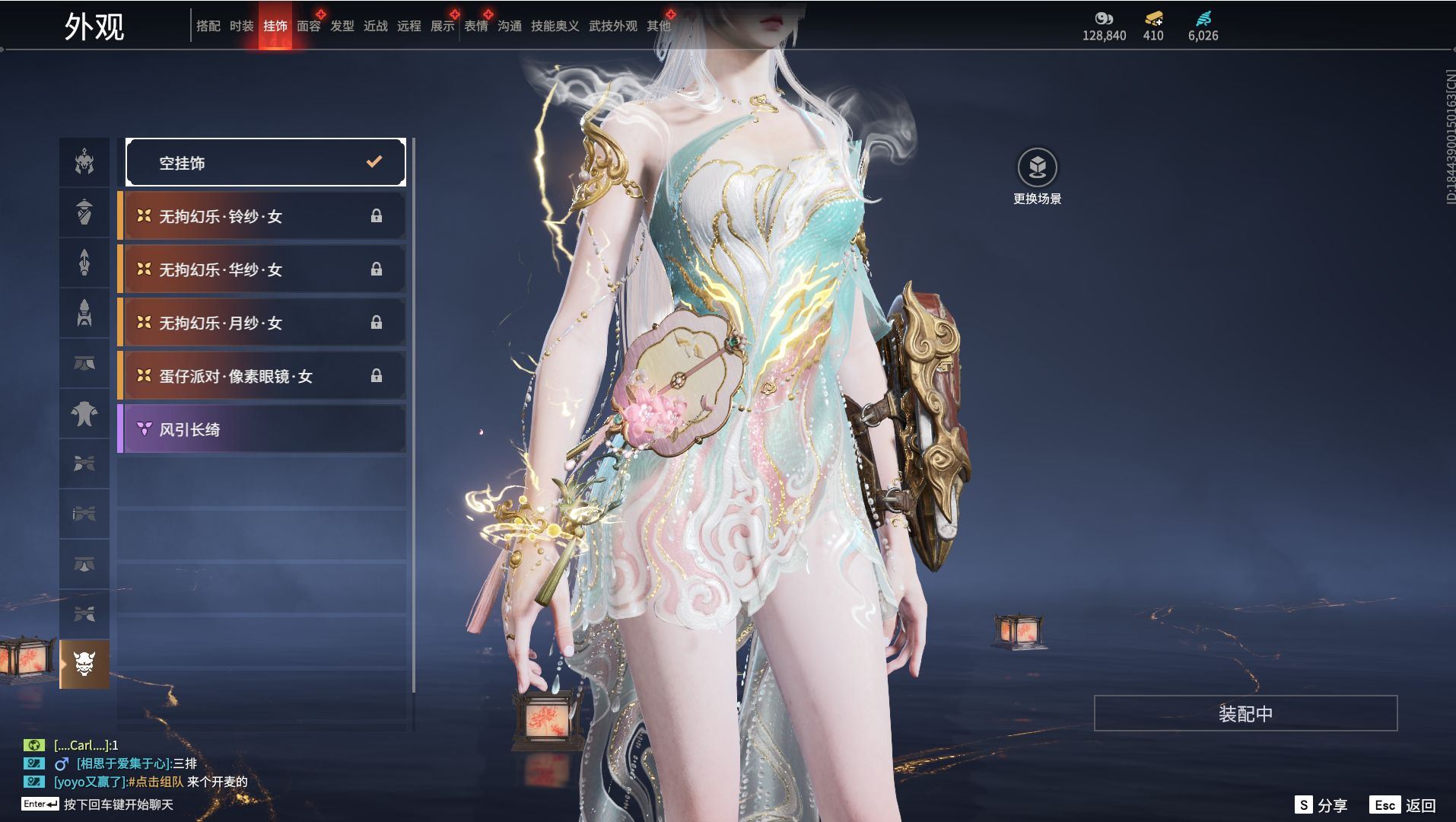Select the 无拘幻乐·华纱·女 item
Screen dimensions: 1456x822
tap(262, 269)
